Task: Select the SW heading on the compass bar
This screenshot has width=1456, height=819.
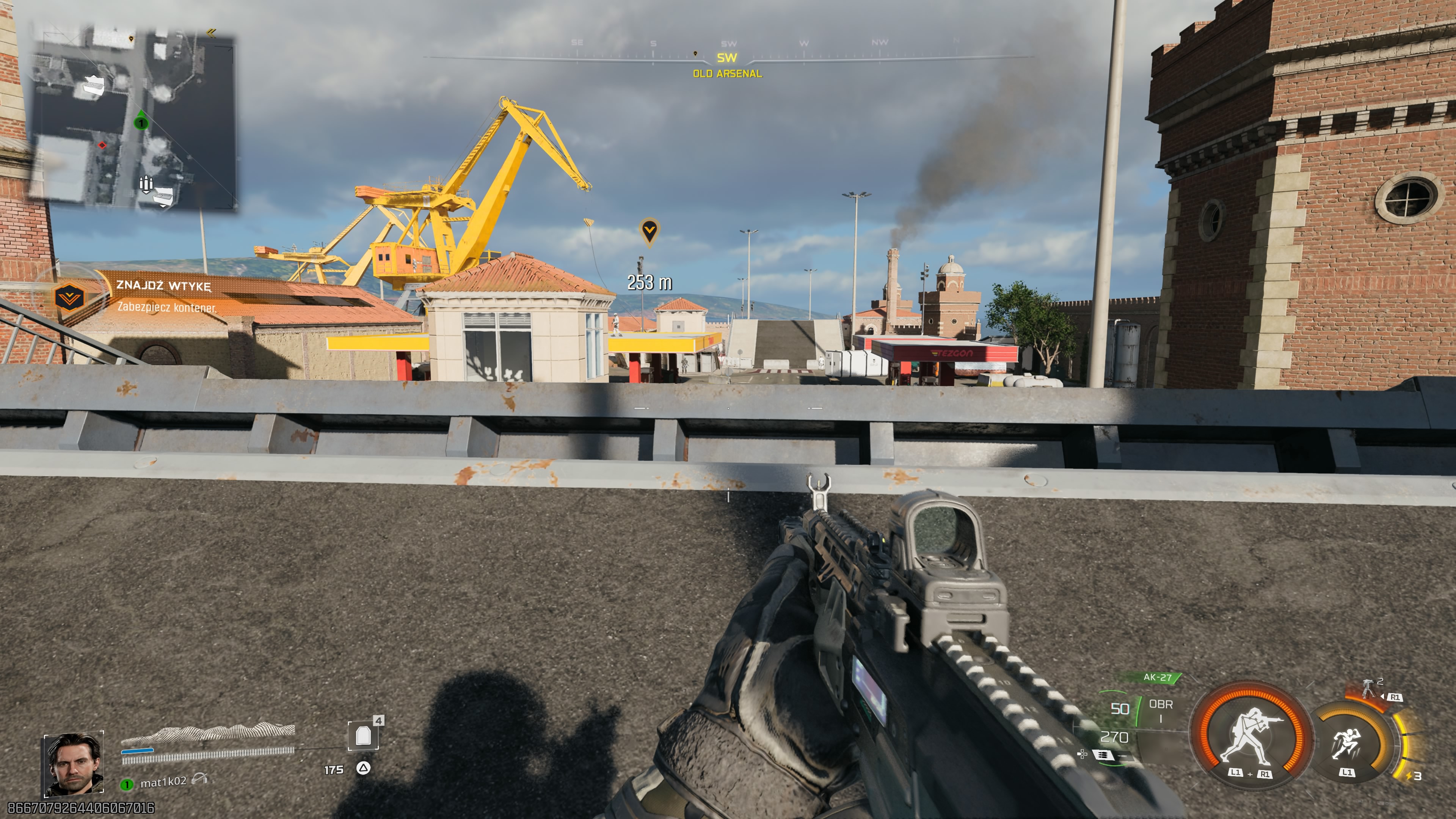Action: coord(727,57)
